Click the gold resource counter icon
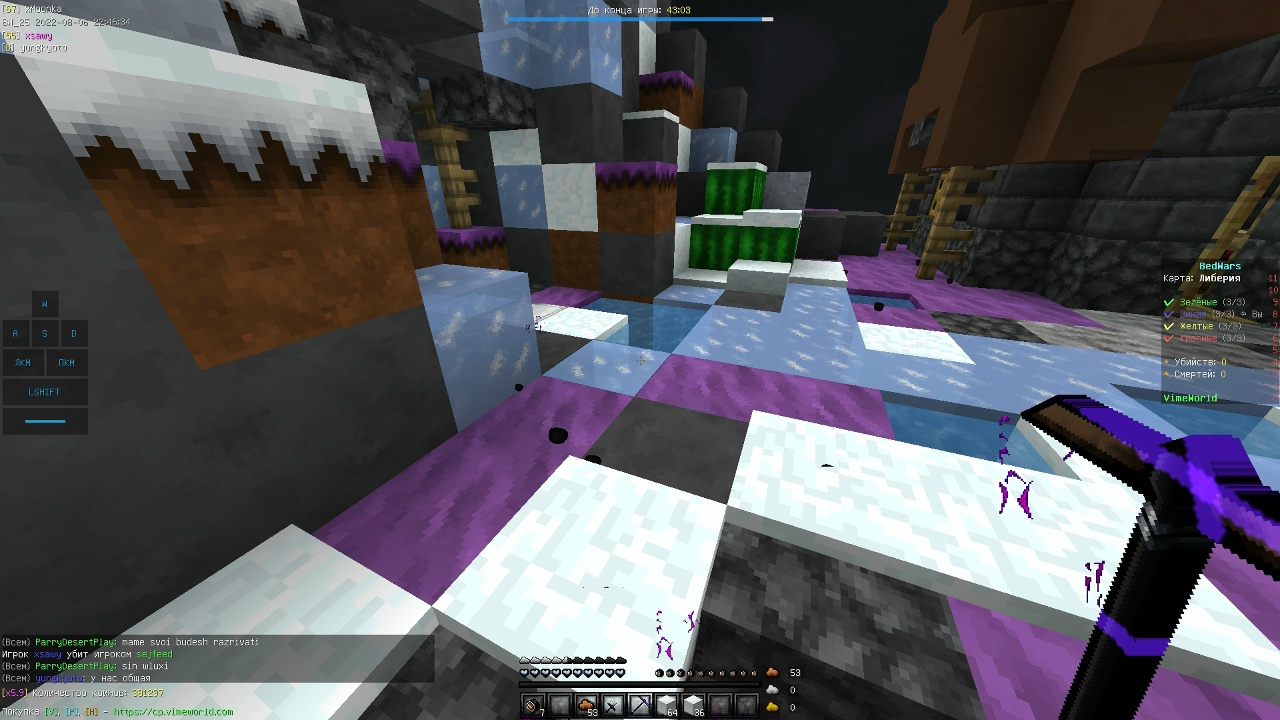Image resolution: width=1280 pixels, height=720 pixels. pos(772,707)
